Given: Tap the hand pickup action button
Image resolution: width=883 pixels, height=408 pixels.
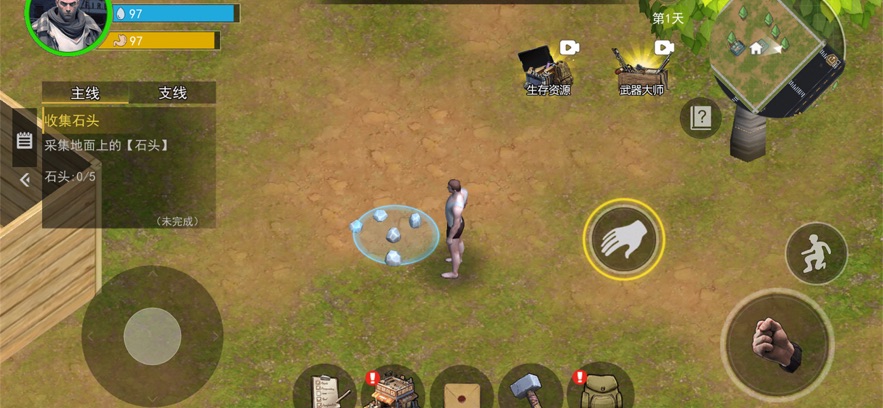Looking at the screenshot, I should tap(623, 239).
